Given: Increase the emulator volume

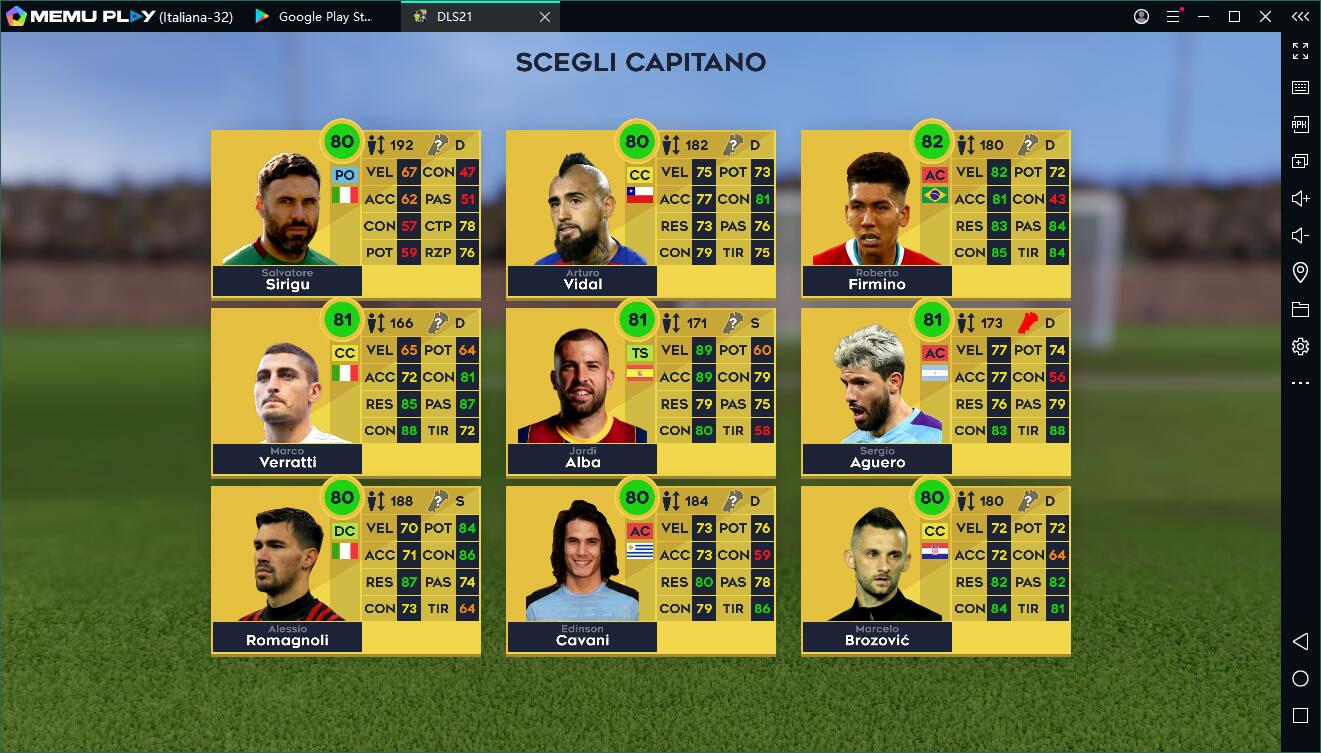Looking at the screenshot, I should point(1299,198).
